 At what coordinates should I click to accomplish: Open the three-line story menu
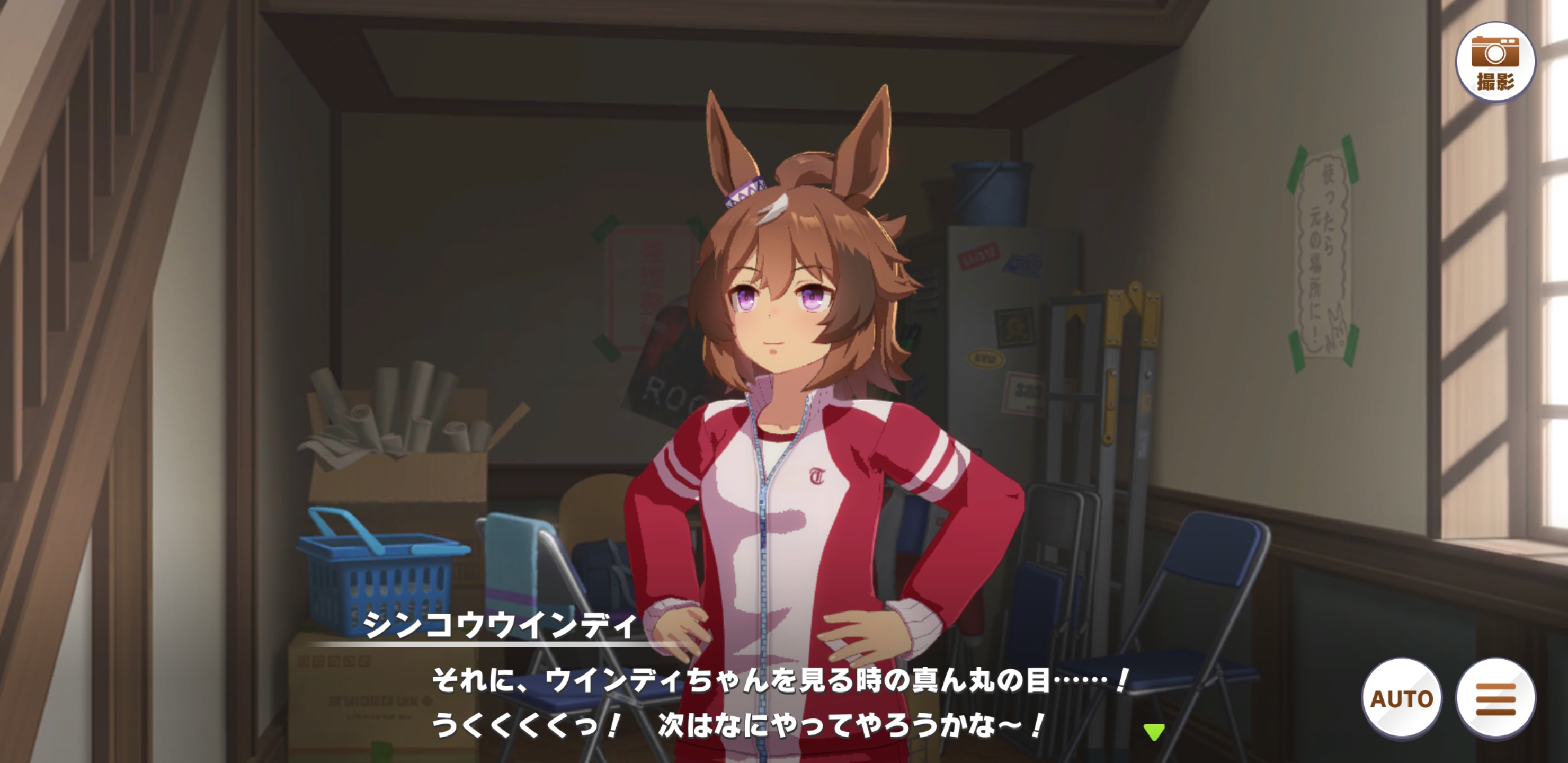pos(1495,698)
